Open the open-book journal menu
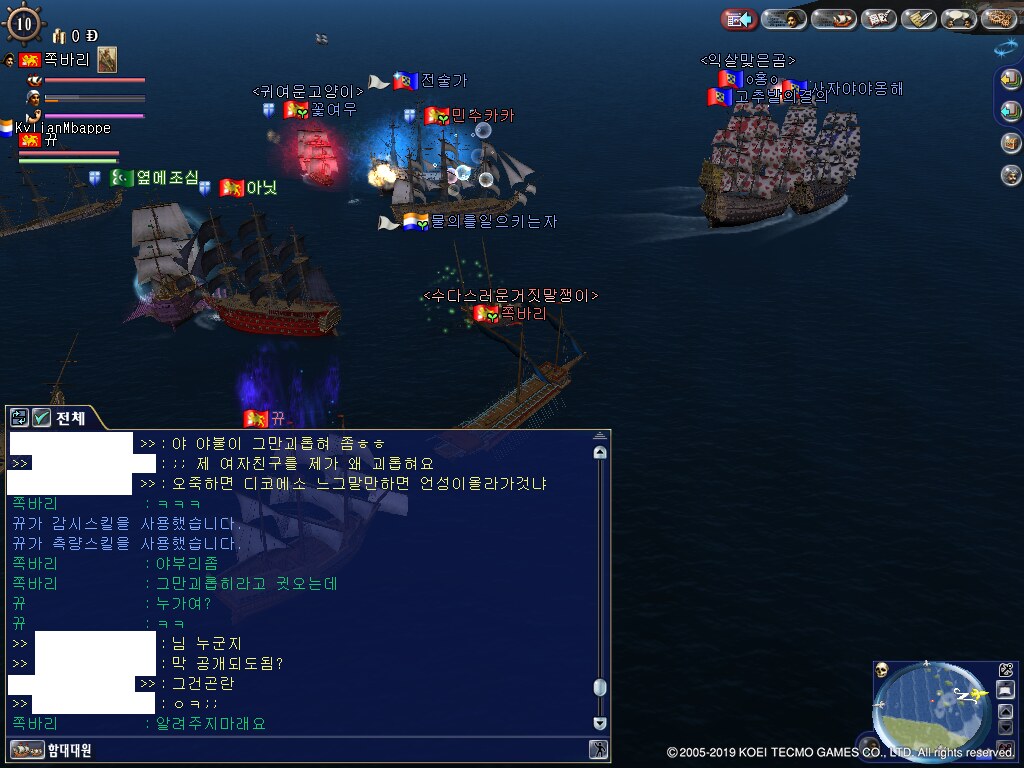1024x768 pixels. pyautogui.click(x=879, y=19)
